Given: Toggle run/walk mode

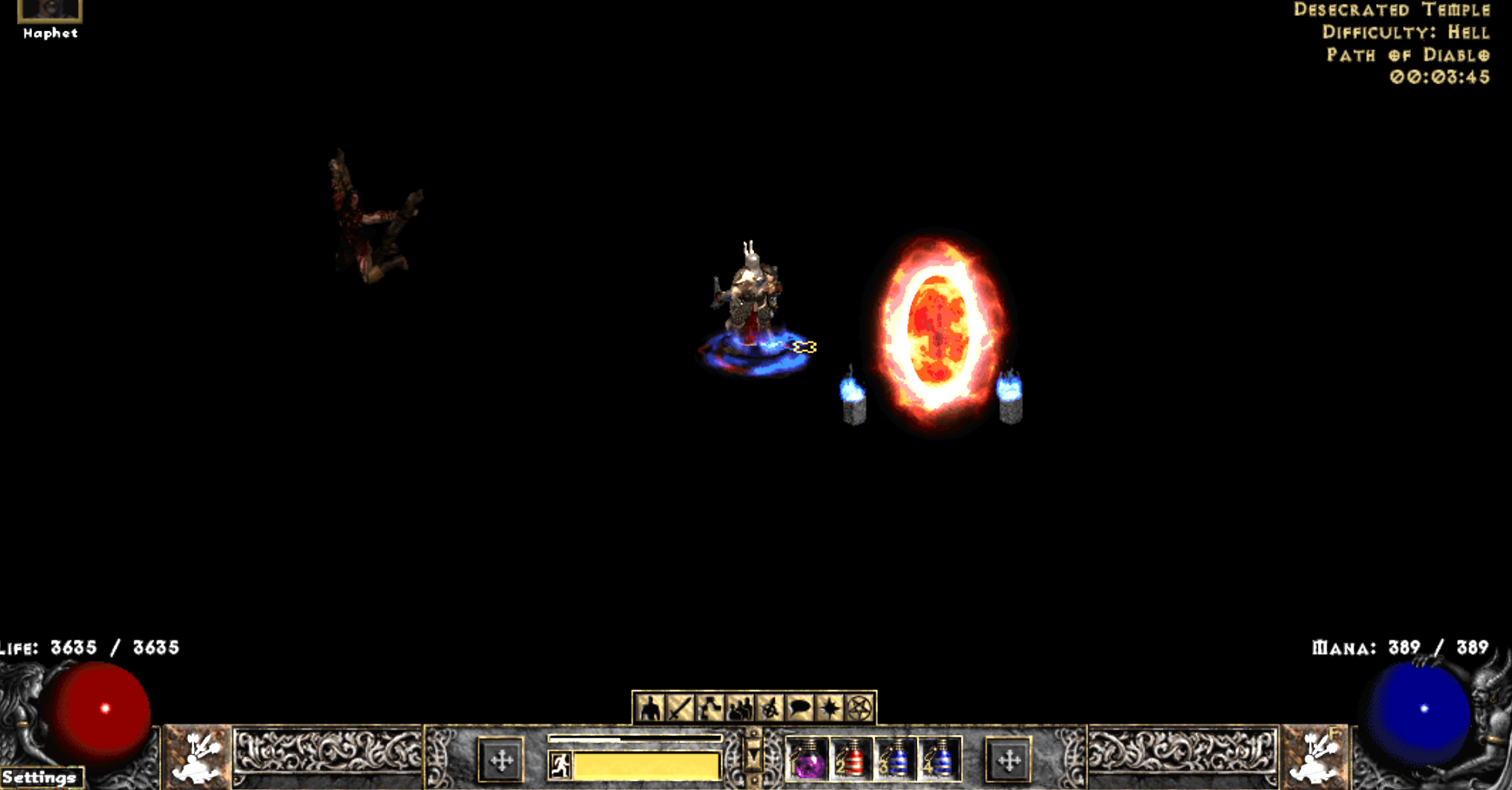Looking at the screenshot, I should (x=562, y=764).
